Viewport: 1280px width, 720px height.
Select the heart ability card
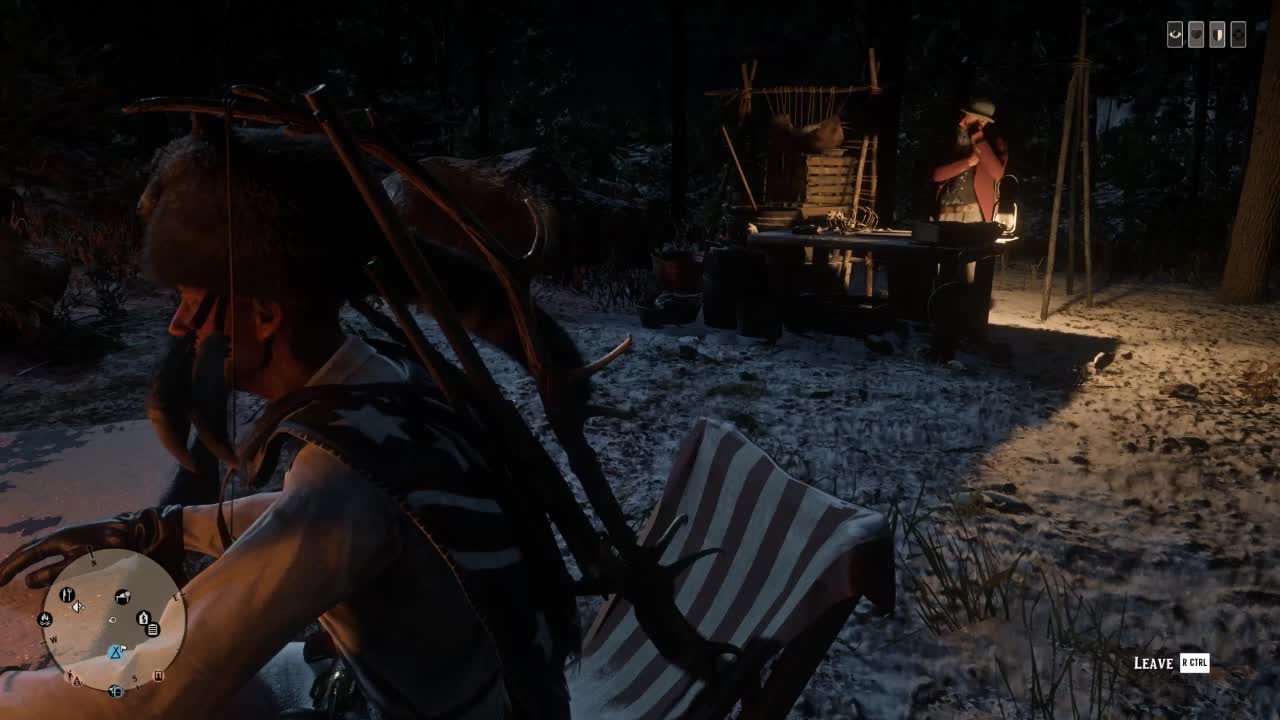(x=1196, y=35)
